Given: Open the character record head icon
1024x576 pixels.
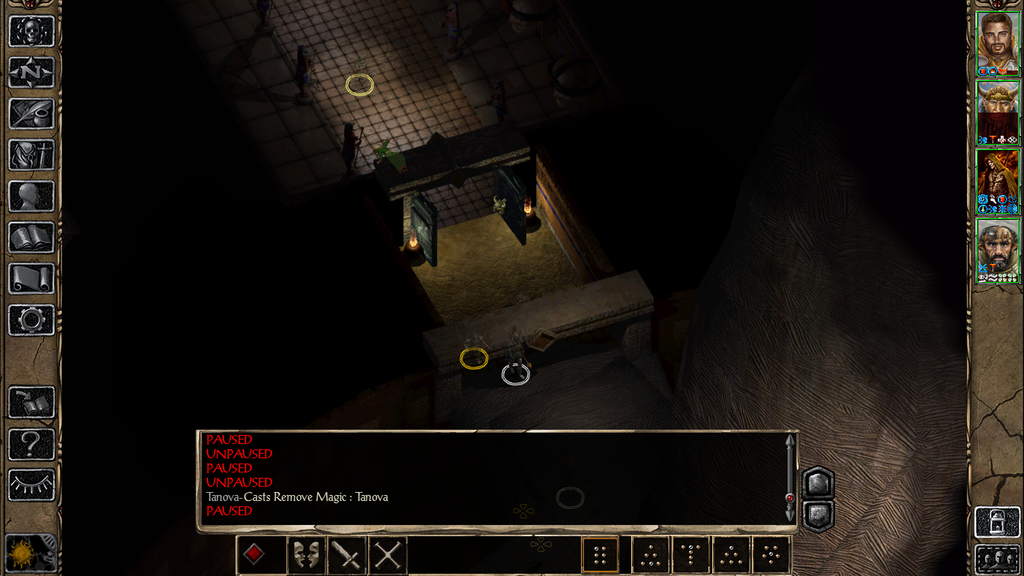Looking at the screenshot, I should [31, 195].
